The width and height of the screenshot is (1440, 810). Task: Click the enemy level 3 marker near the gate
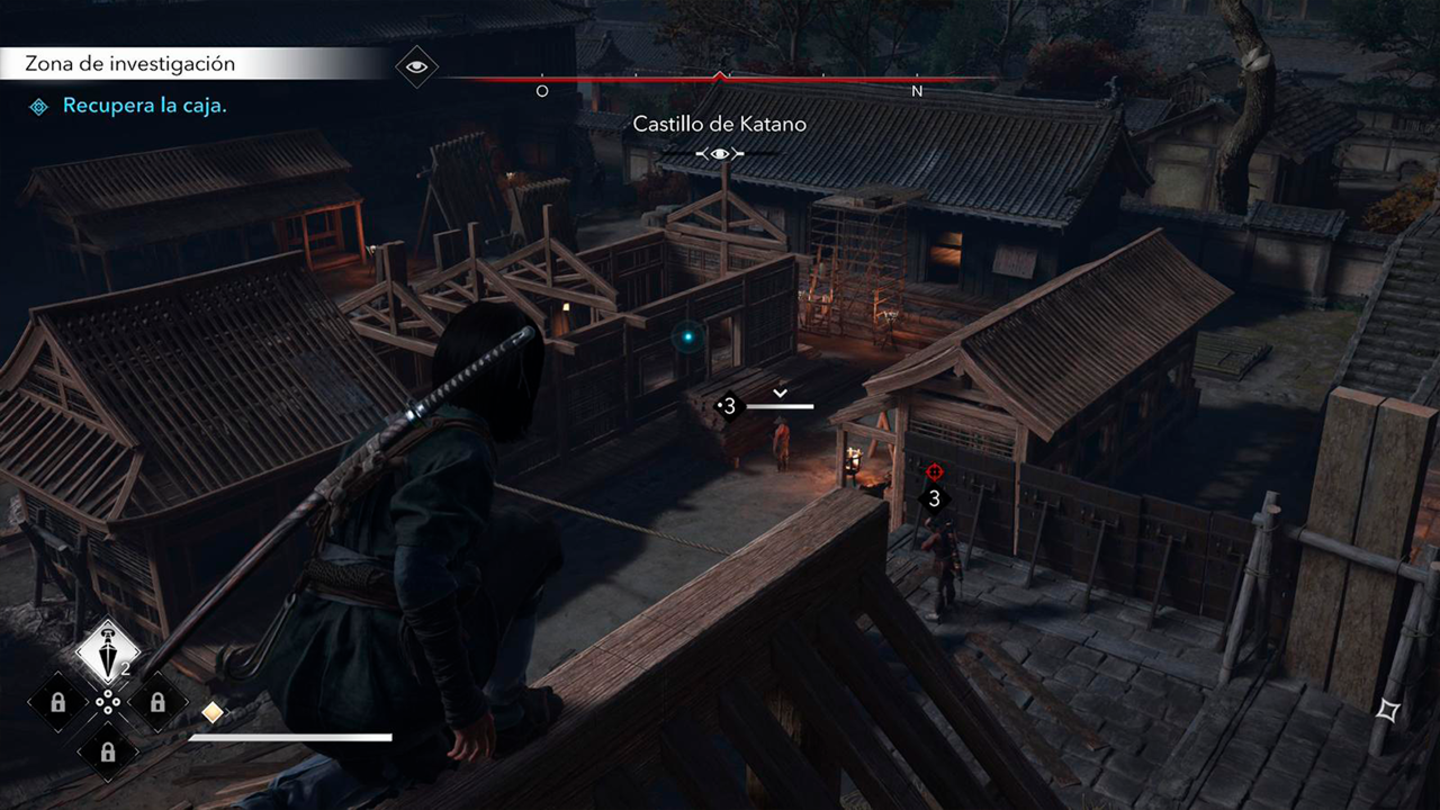934,498
